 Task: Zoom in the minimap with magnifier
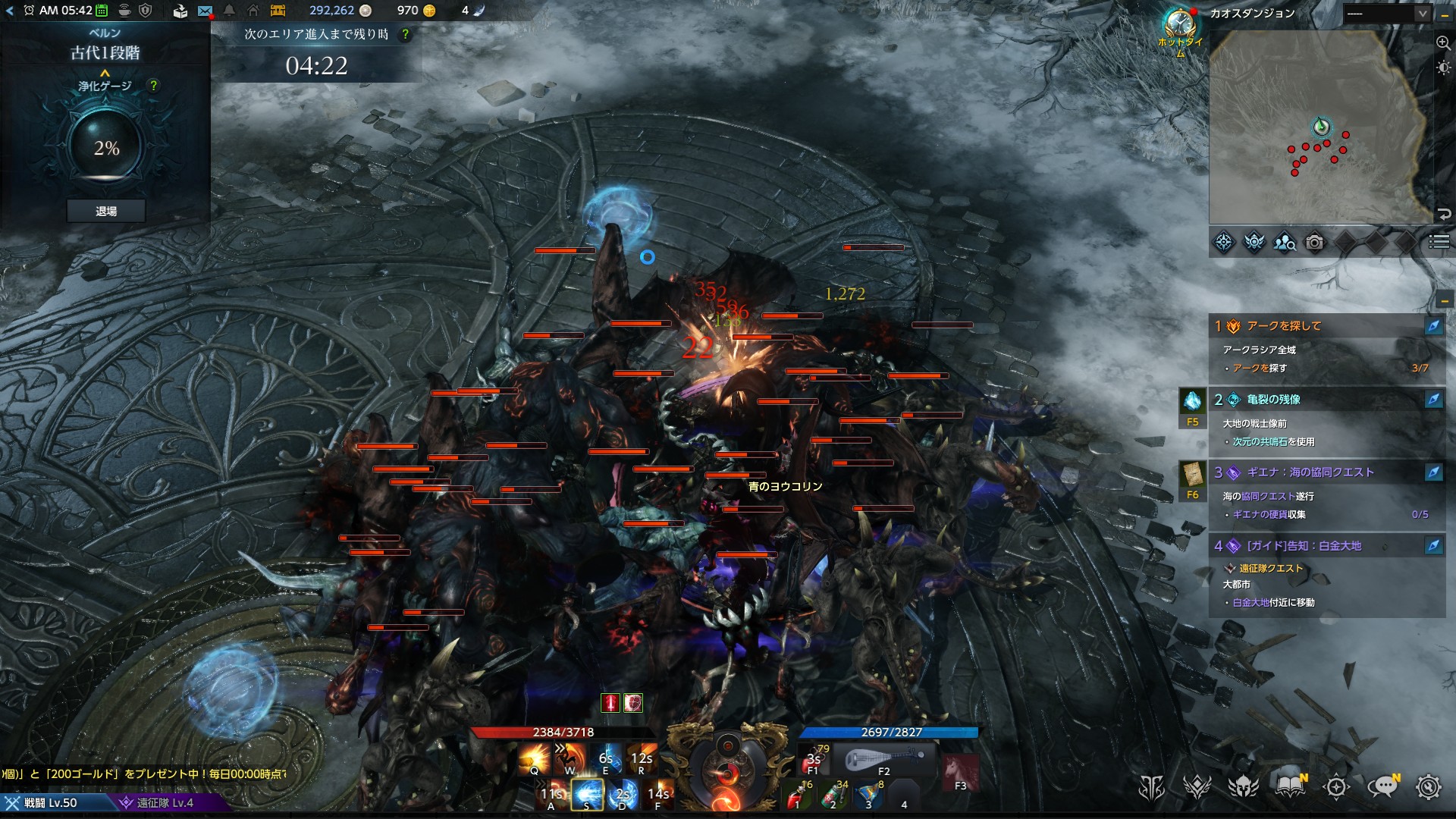pos(1443,43)
